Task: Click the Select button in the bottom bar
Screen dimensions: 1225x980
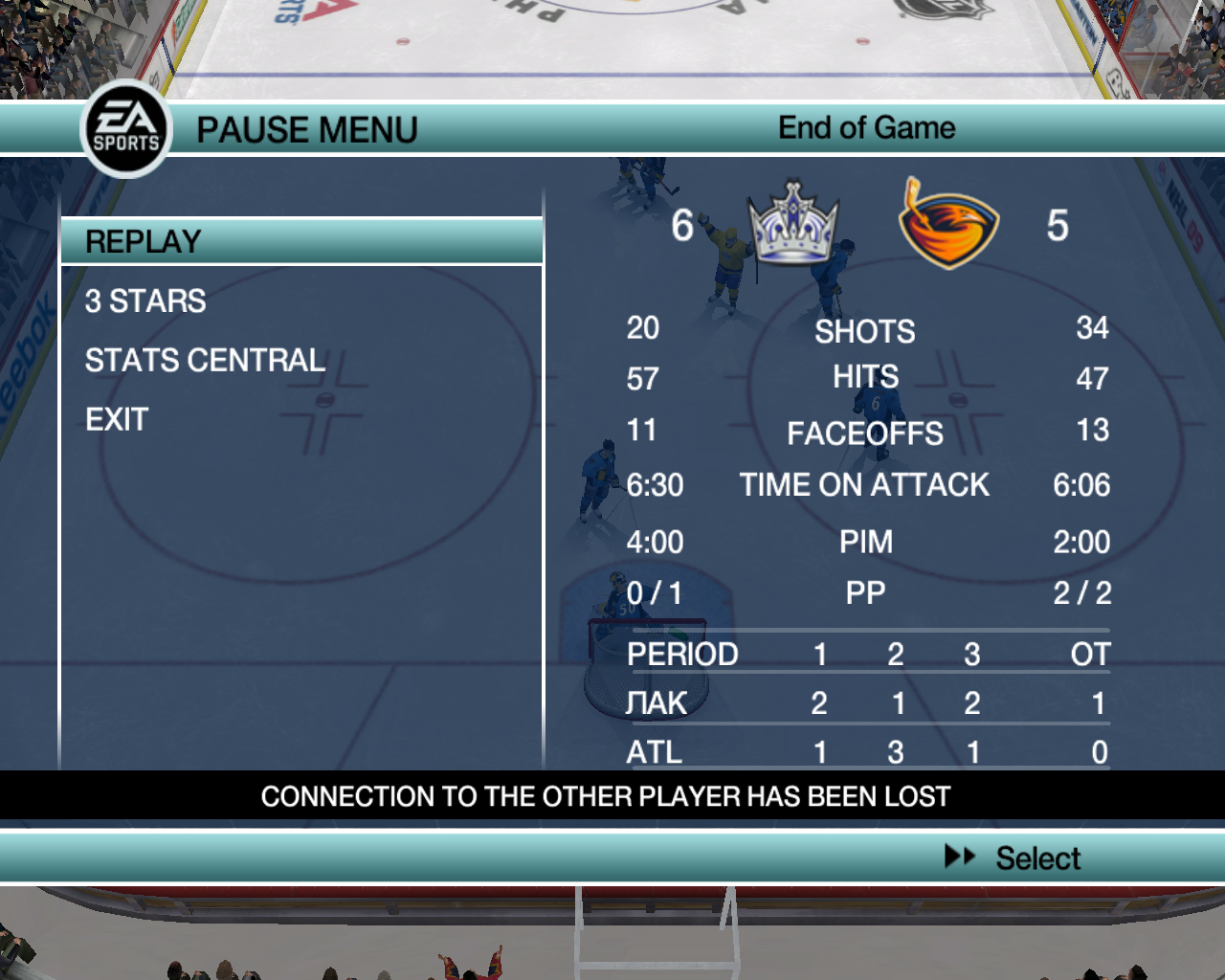Action: (x=1014, y=858)
